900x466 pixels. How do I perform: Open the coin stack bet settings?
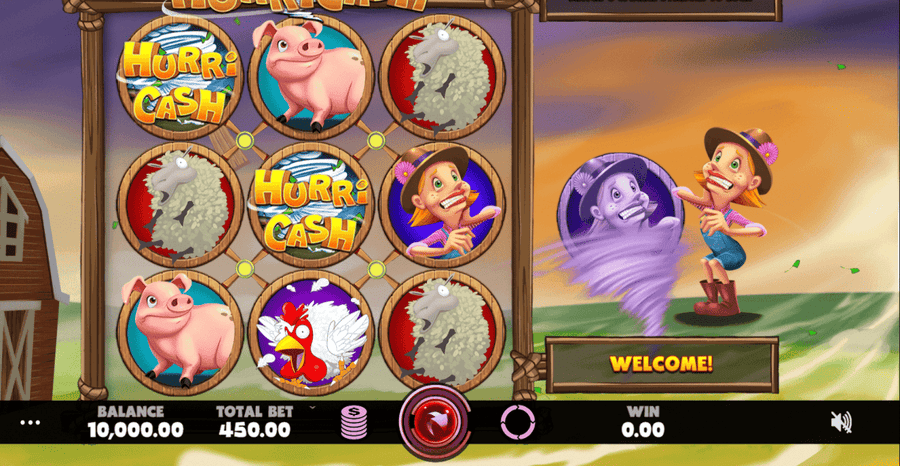point(354,423)
